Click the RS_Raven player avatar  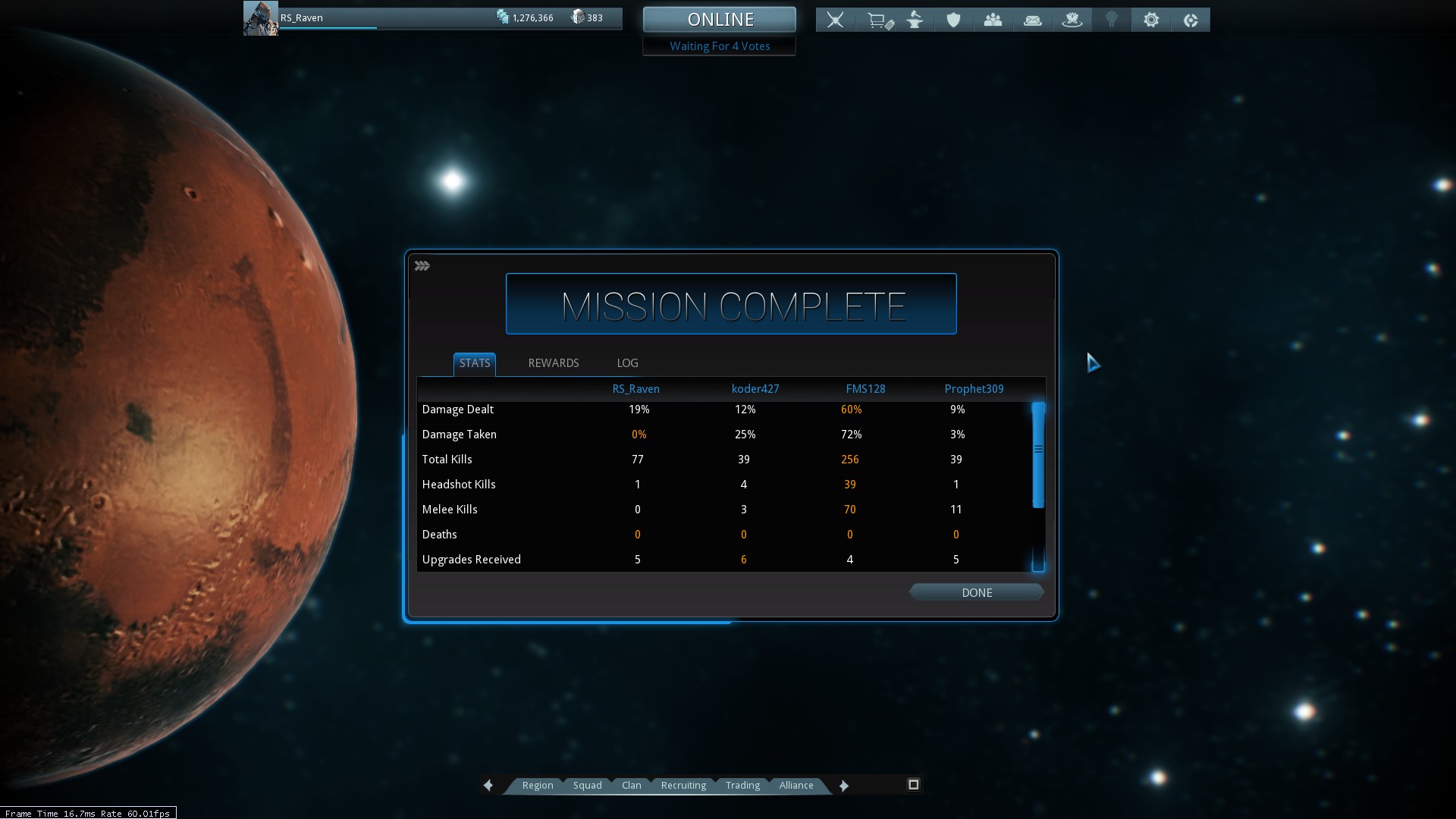pyautogui.click(x=260, y=18)
